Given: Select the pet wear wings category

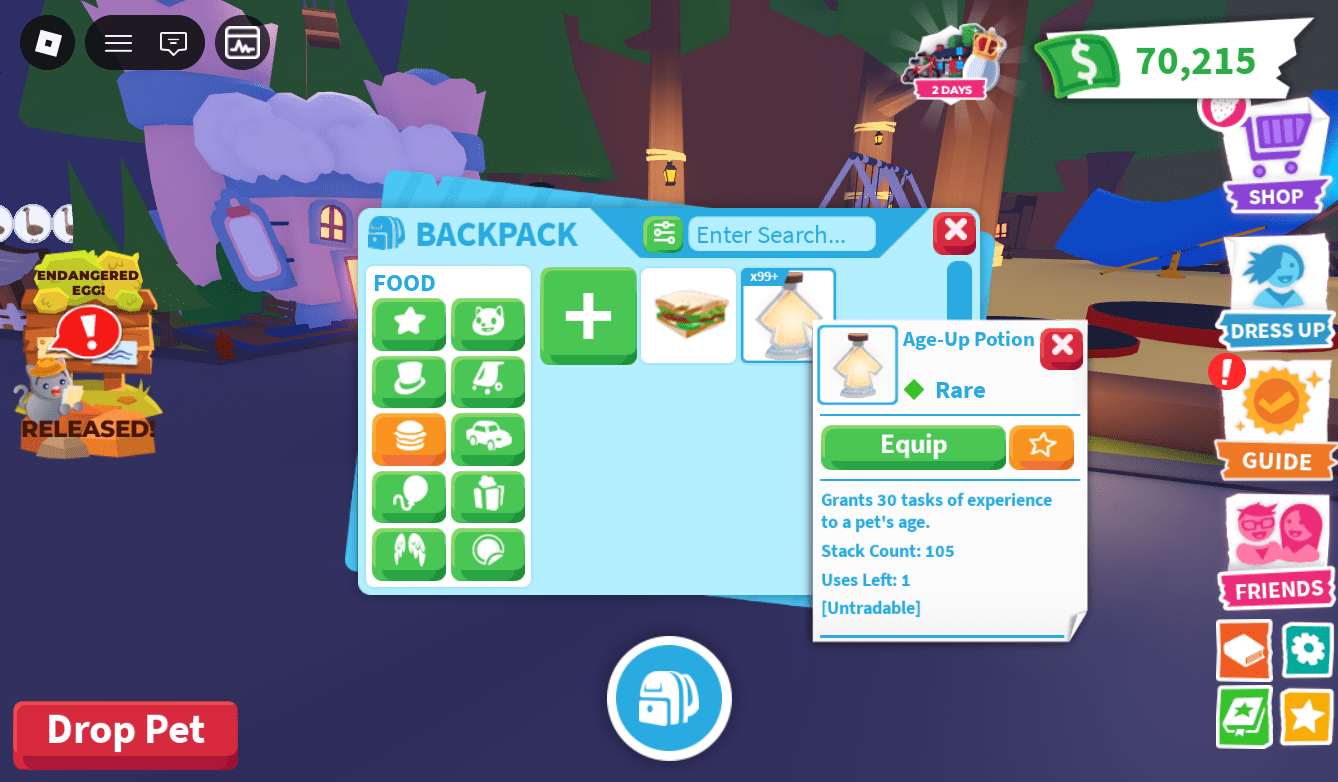Looking at the screenshot, I should (x=409, y=555).
